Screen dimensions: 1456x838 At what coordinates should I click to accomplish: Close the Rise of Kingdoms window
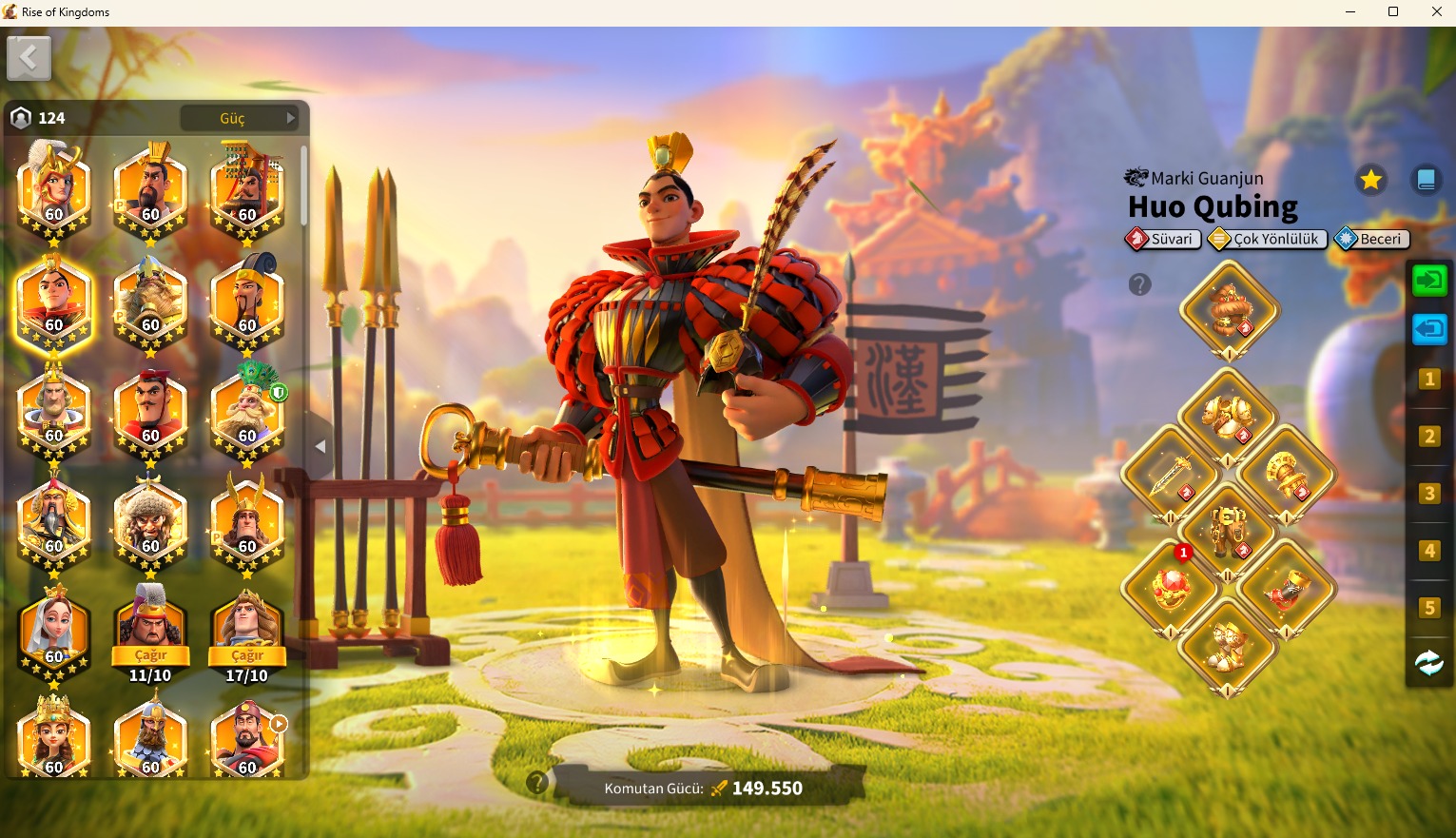pyautogui.click(x=1436, y=12)
